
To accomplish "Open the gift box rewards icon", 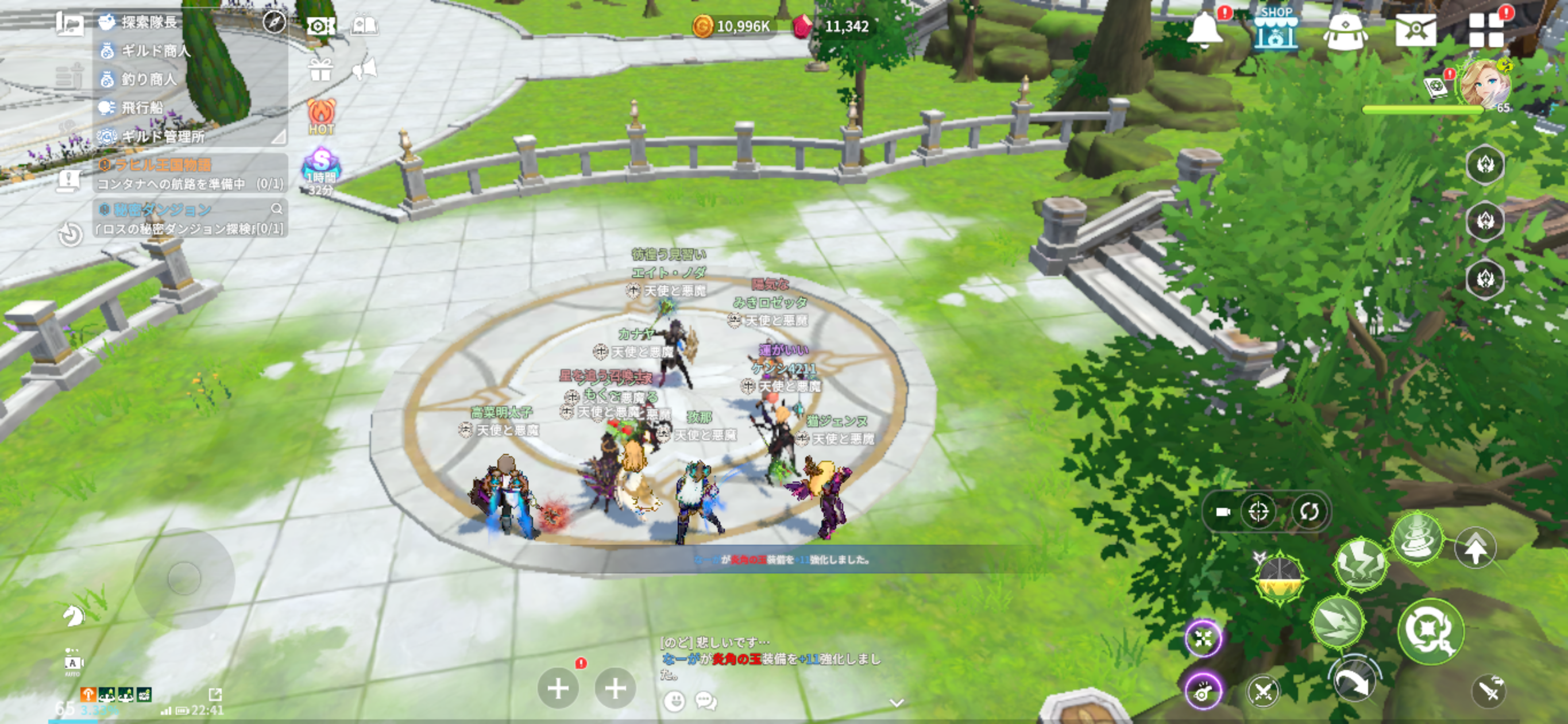I will (x=320, y=70).
